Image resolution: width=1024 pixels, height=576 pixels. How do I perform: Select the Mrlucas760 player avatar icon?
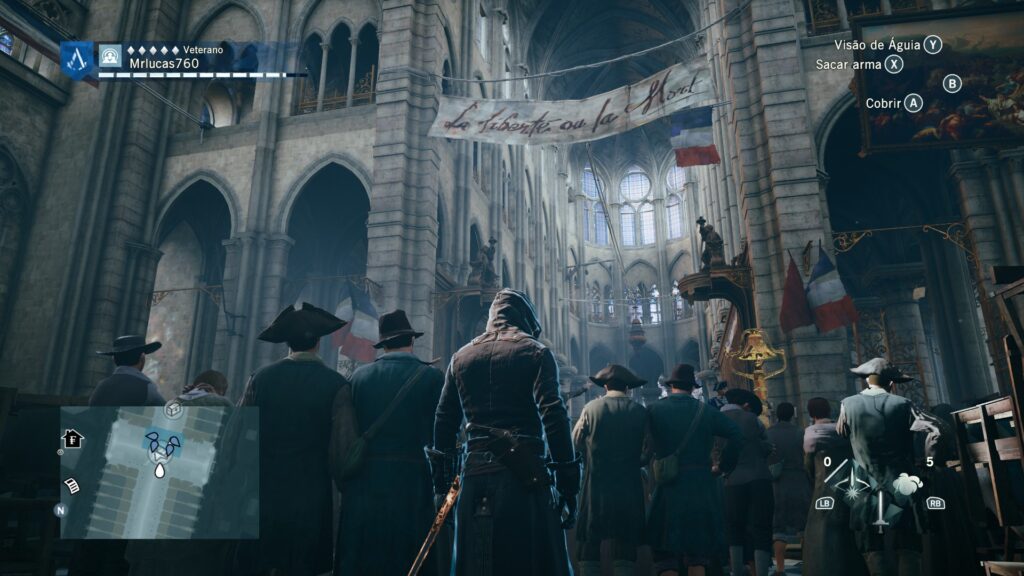tap(109, 56)
